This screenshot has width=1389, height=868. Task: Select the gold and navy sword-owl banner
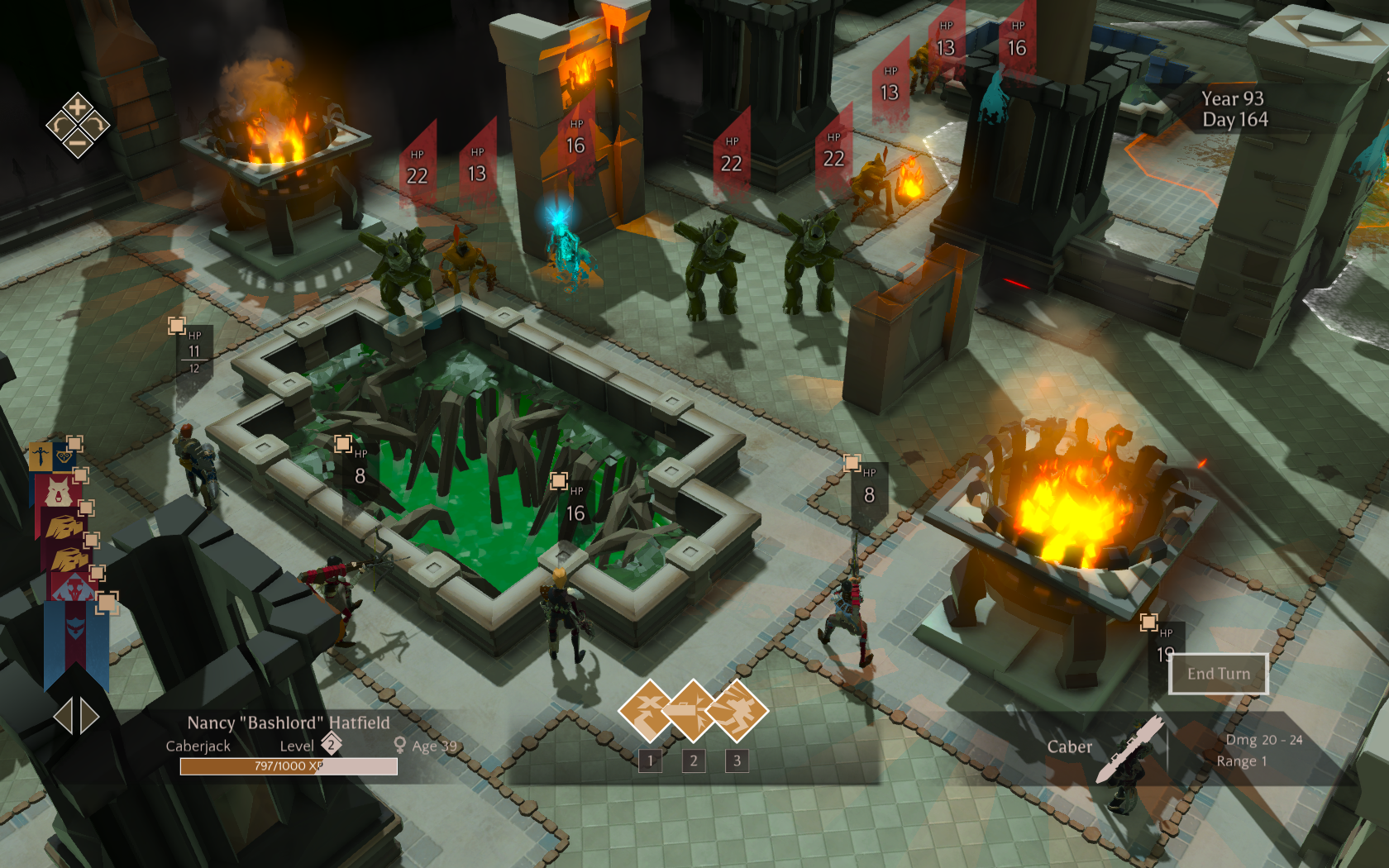53,456
